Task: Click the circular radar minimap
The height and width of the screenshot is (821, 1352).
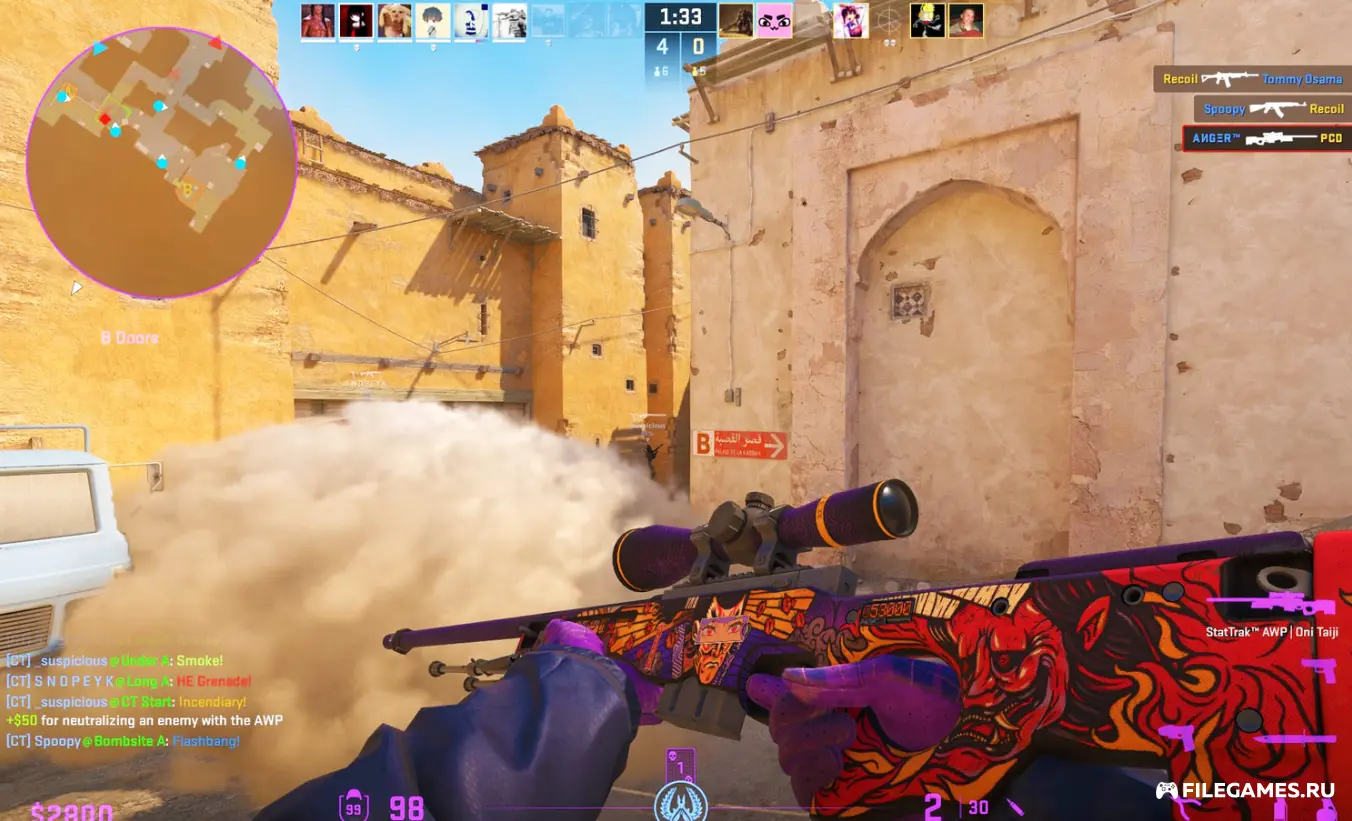Action: pyautogui.click(x=161, y=162)
